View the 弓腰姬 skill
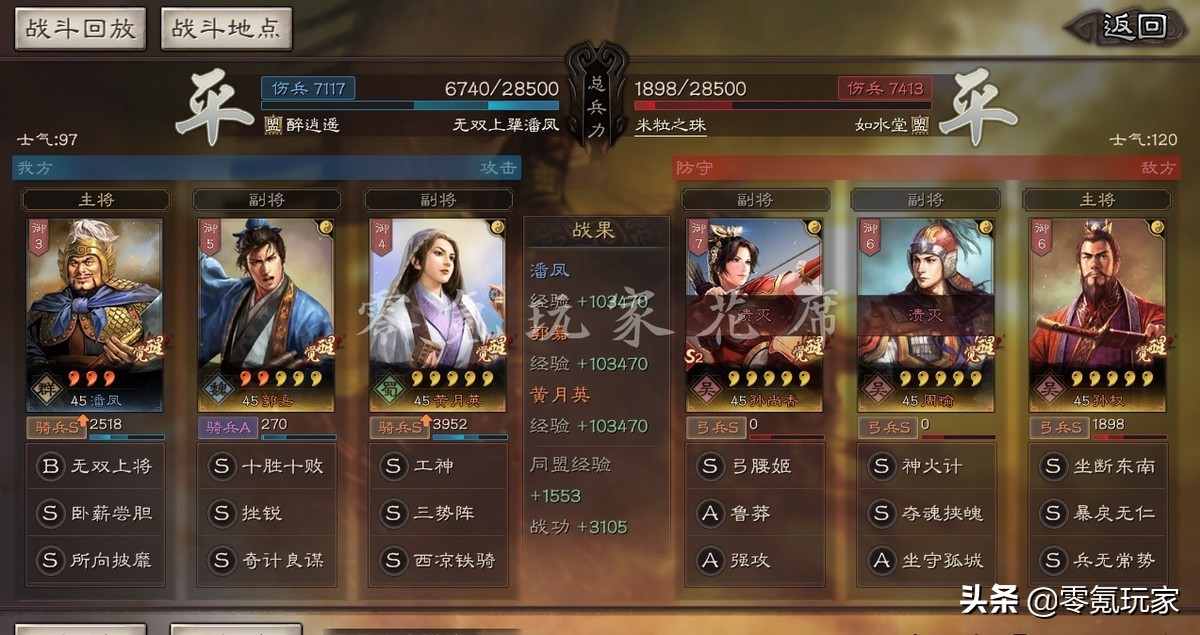This screenshot has width=1200, height=635. (x=754, y=466)
